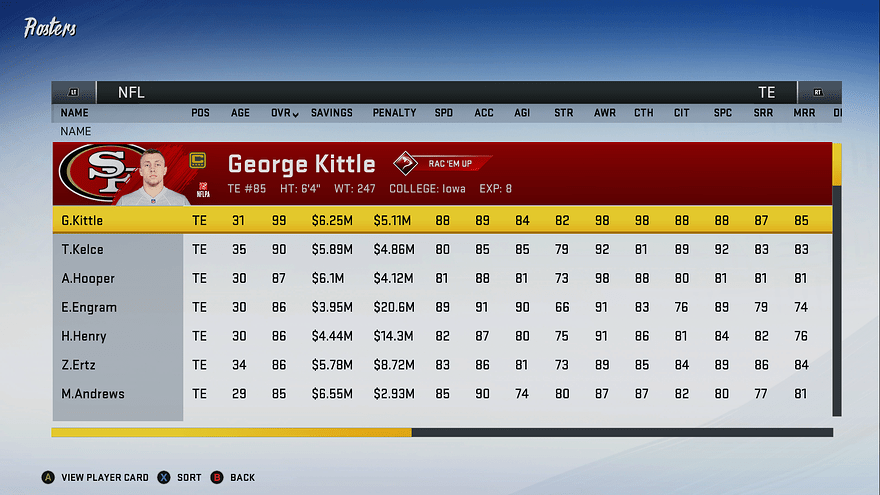The width and height of the screenshot is (880, 495).
Task: Select the H.Henry player row
Action: tap(84, 336)
